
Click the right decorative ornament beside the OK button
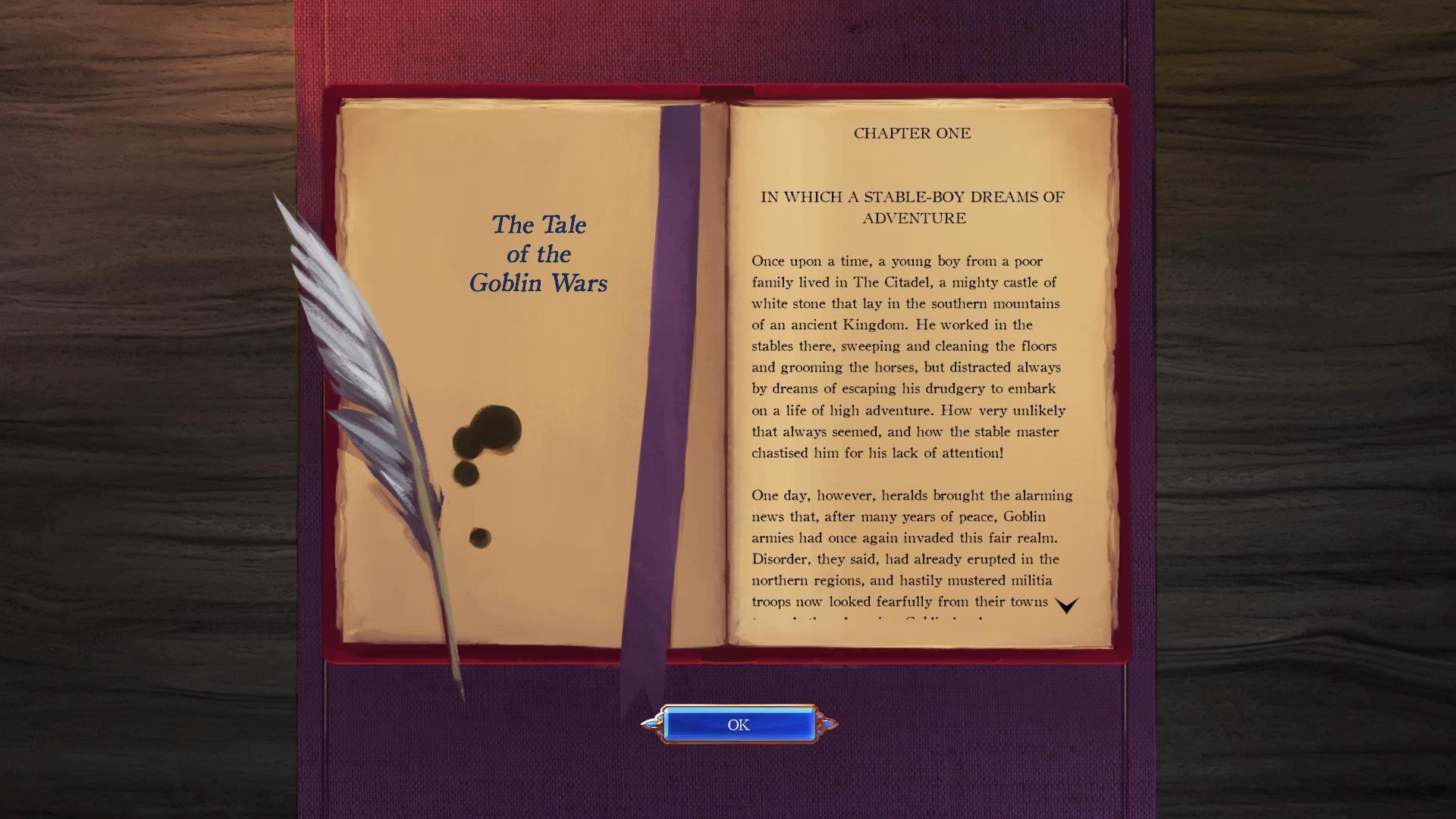pyautogui.click(x=827, y=724)
